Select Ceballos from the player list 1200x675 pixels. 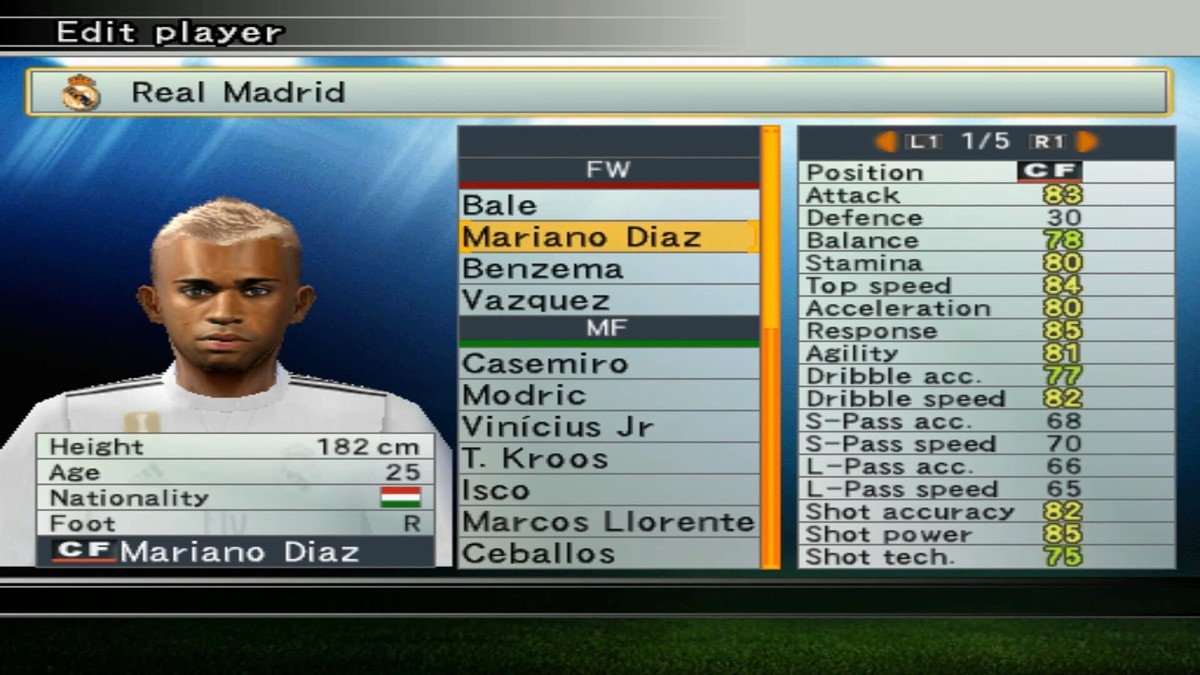click(x=608, y=553)
